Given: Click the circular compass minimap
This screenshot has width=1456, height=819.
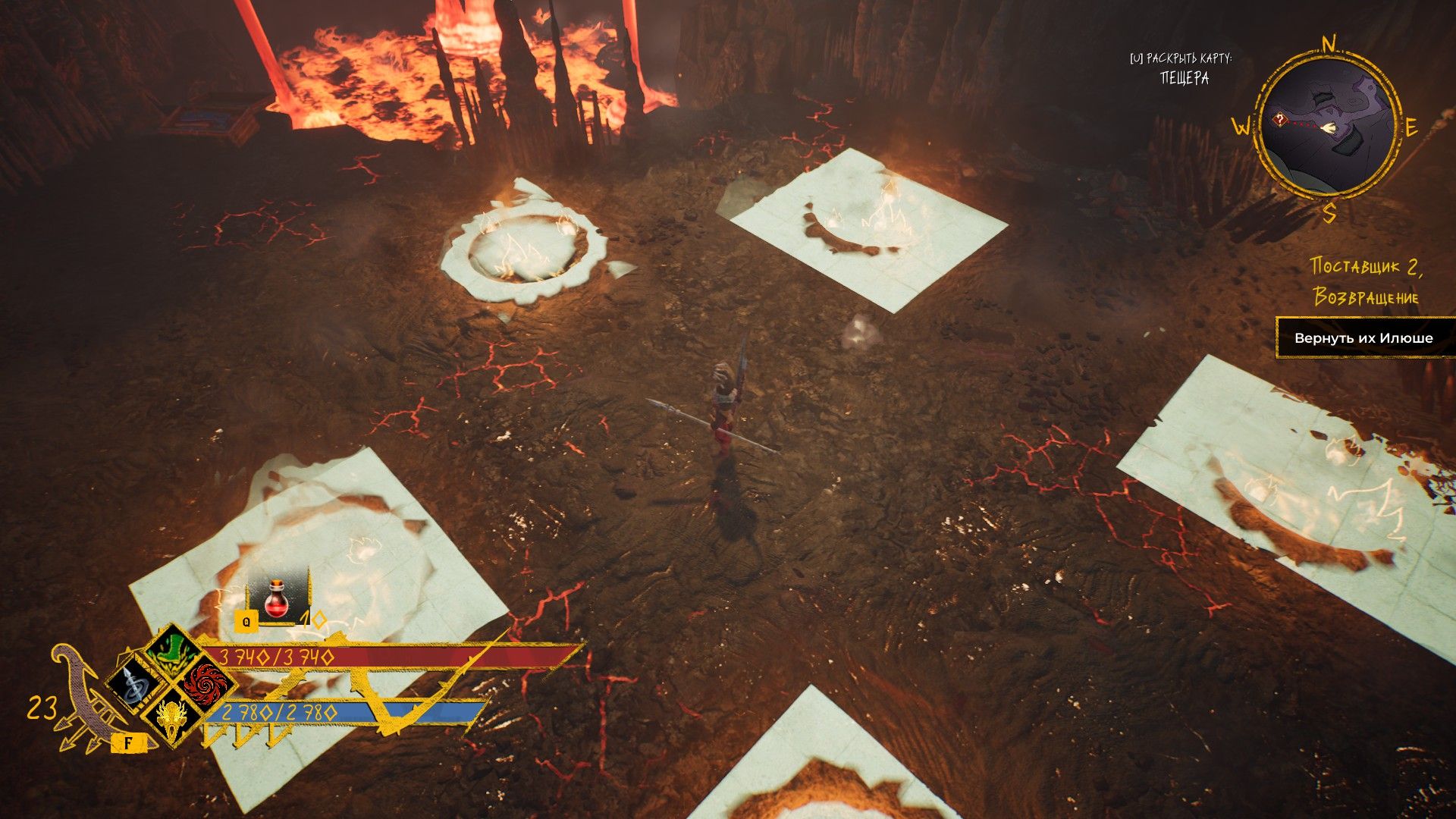Looking at the screenshot, I should (1328, 127).
